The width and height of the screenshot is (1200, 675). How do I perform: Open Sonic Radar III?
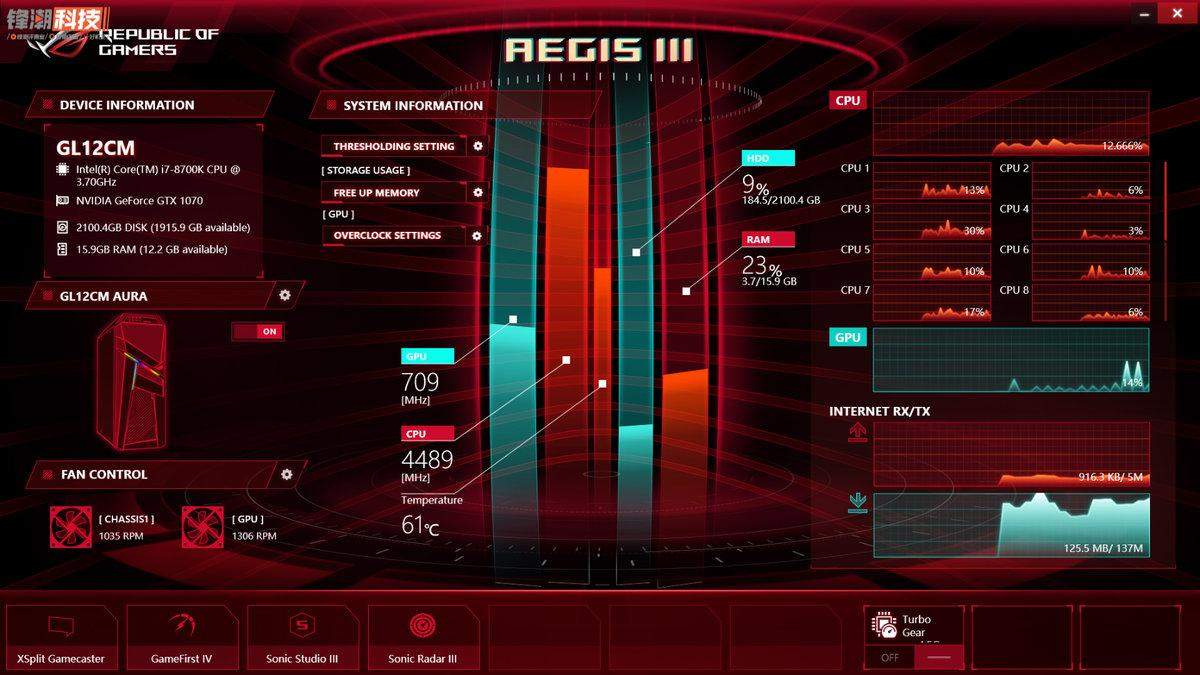point(422,637)
